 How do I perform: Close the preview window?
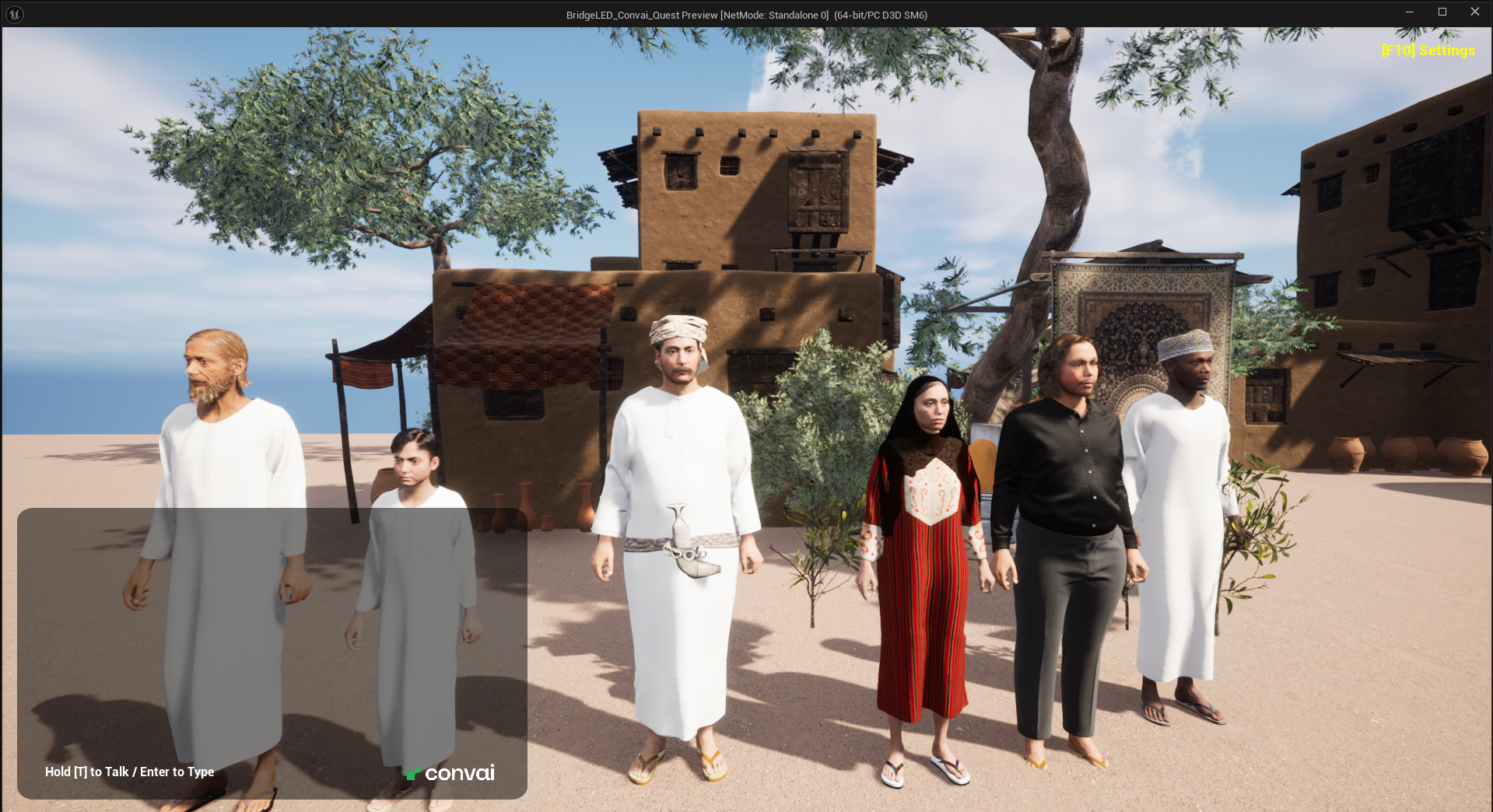click(x=1474, y=12)
